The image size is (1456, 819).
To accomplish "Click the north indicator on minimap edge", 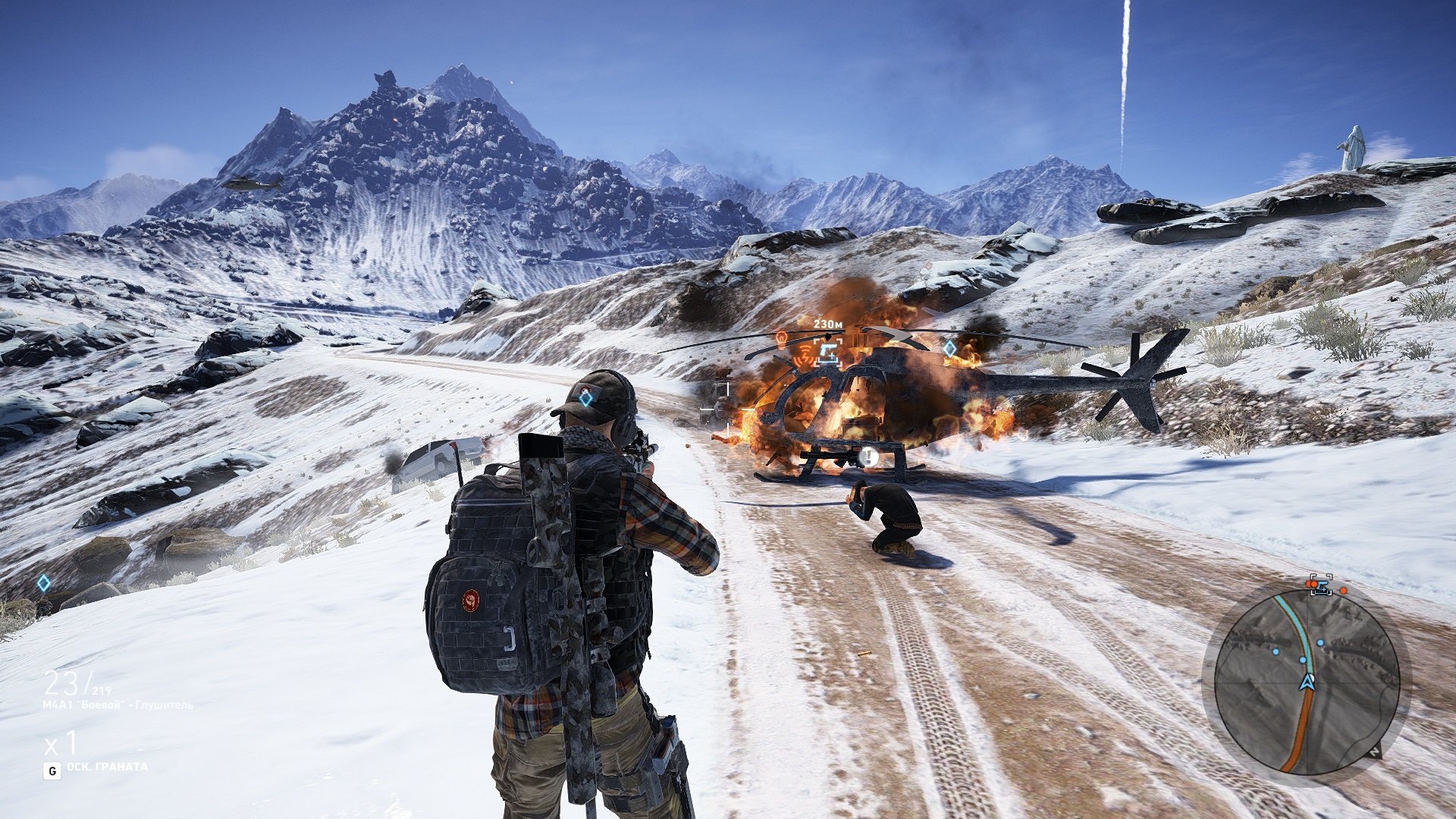I will coord(1377,752).
